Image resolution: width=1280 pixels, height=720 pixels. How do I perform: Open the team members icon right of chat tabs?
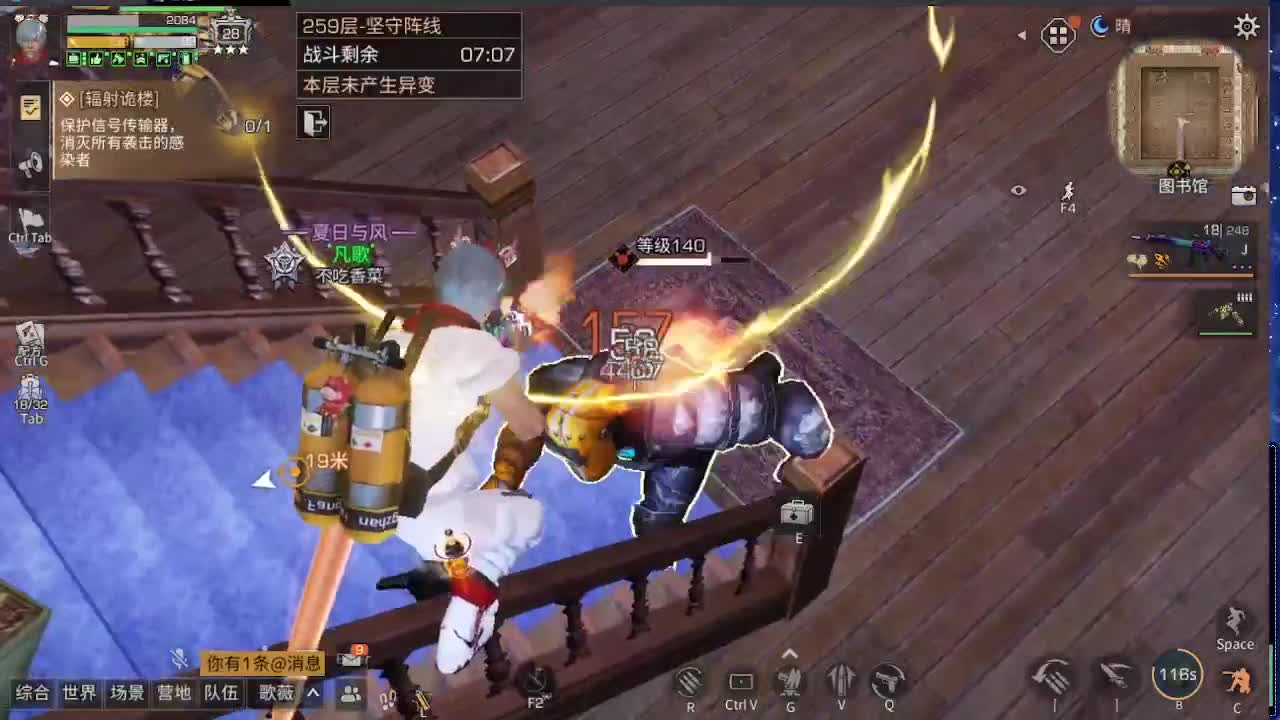349,693
